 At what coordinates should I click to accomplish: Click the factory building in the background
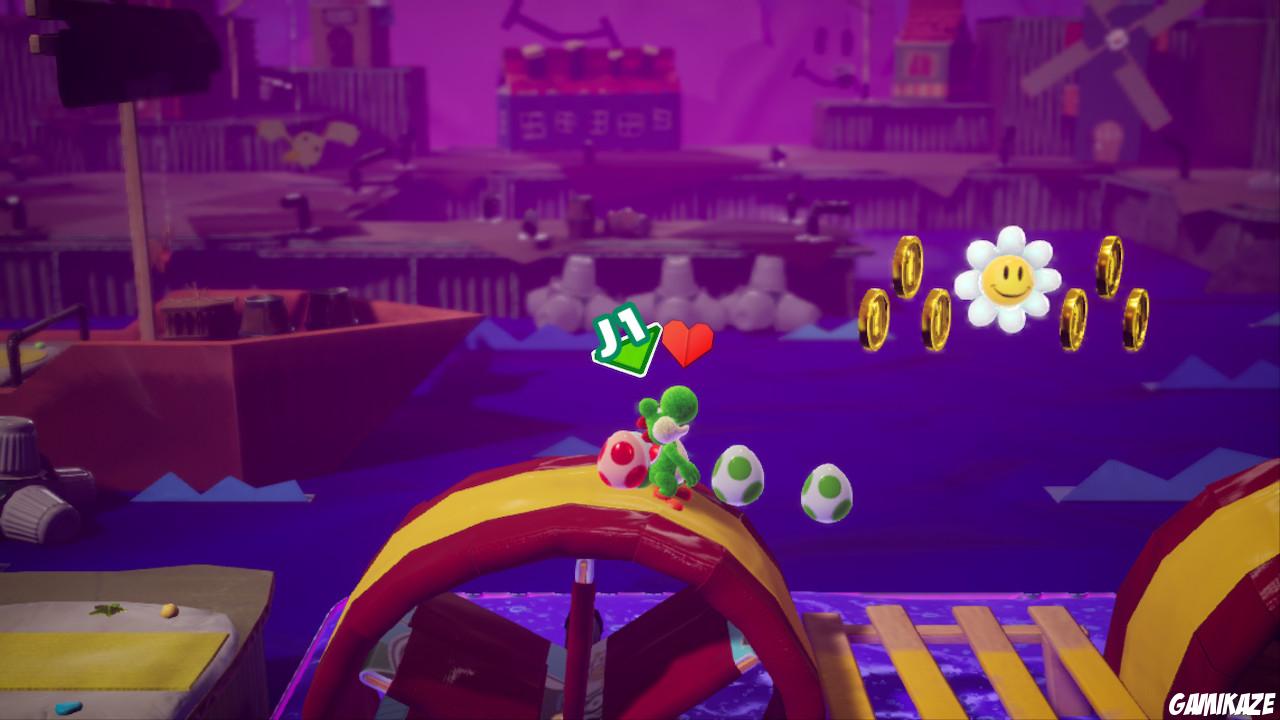point(590,100)
